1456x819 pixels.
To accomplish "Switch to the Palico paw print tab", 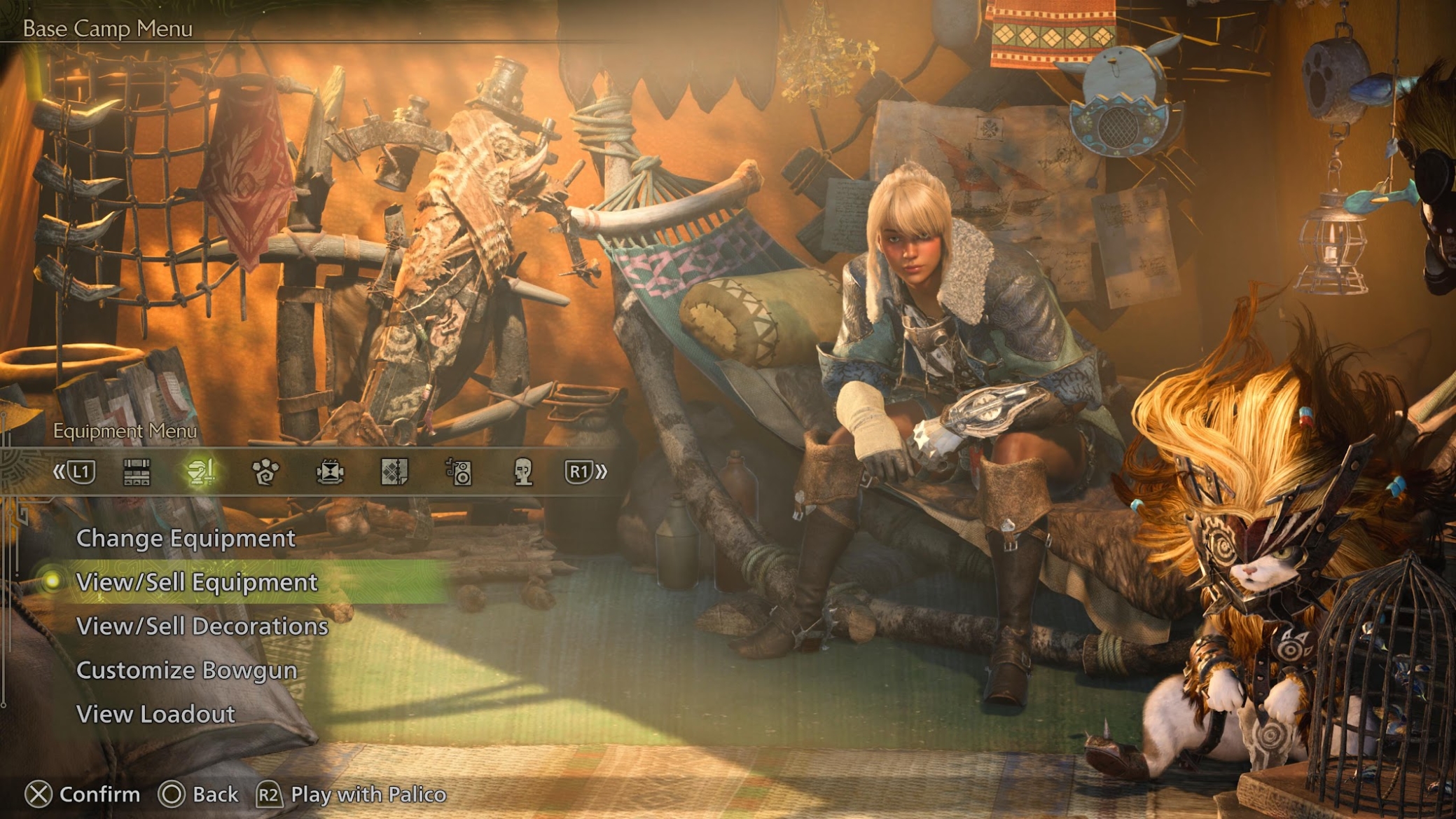I will 265,472.
